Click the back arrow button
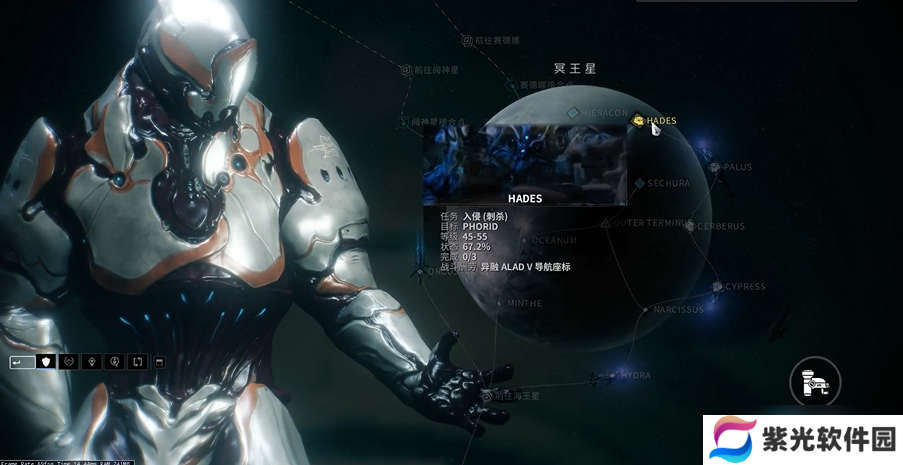The image size is (903, 465). click(22, 361)
